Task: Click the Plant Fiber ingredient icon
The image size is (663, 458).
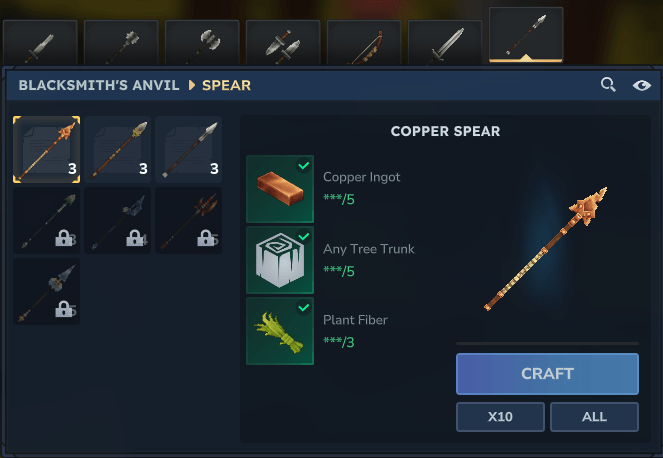Action: click(280, 331)
